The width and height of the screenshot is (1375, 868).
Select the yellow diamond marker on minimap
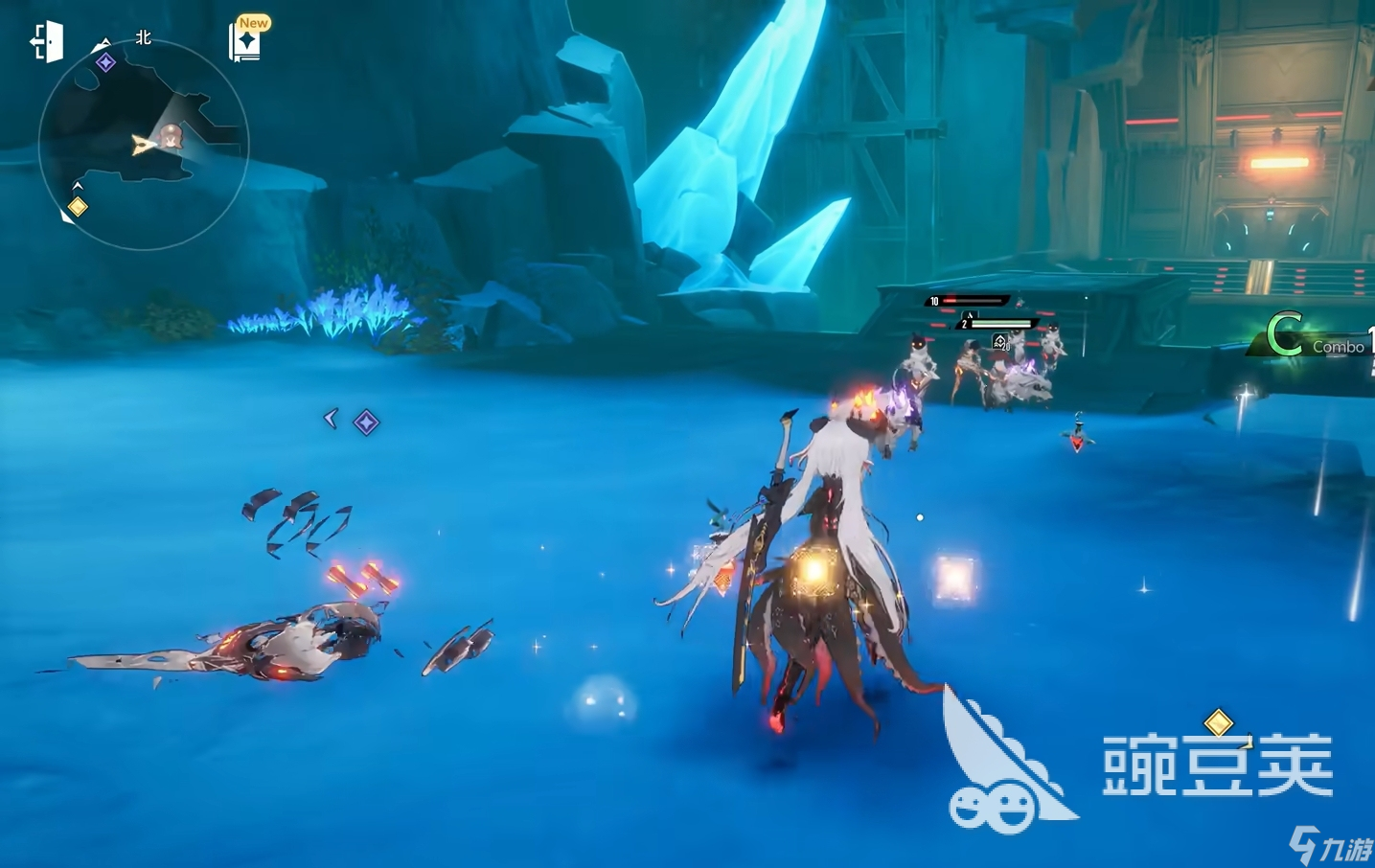78,207
